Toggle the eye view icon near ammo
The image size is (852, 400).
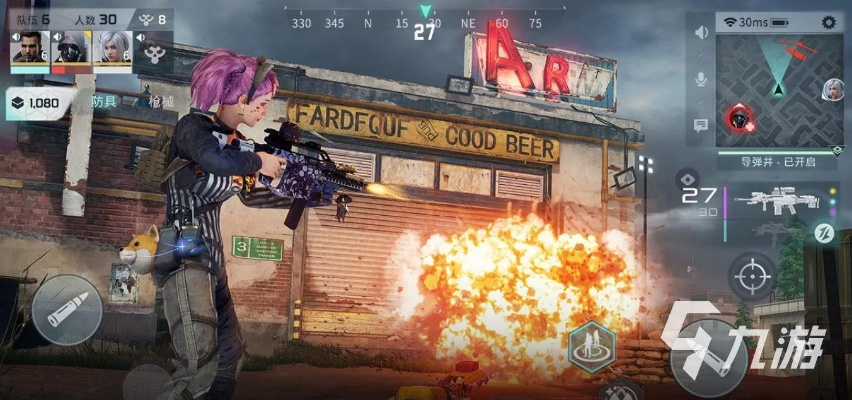pos(686,178)
